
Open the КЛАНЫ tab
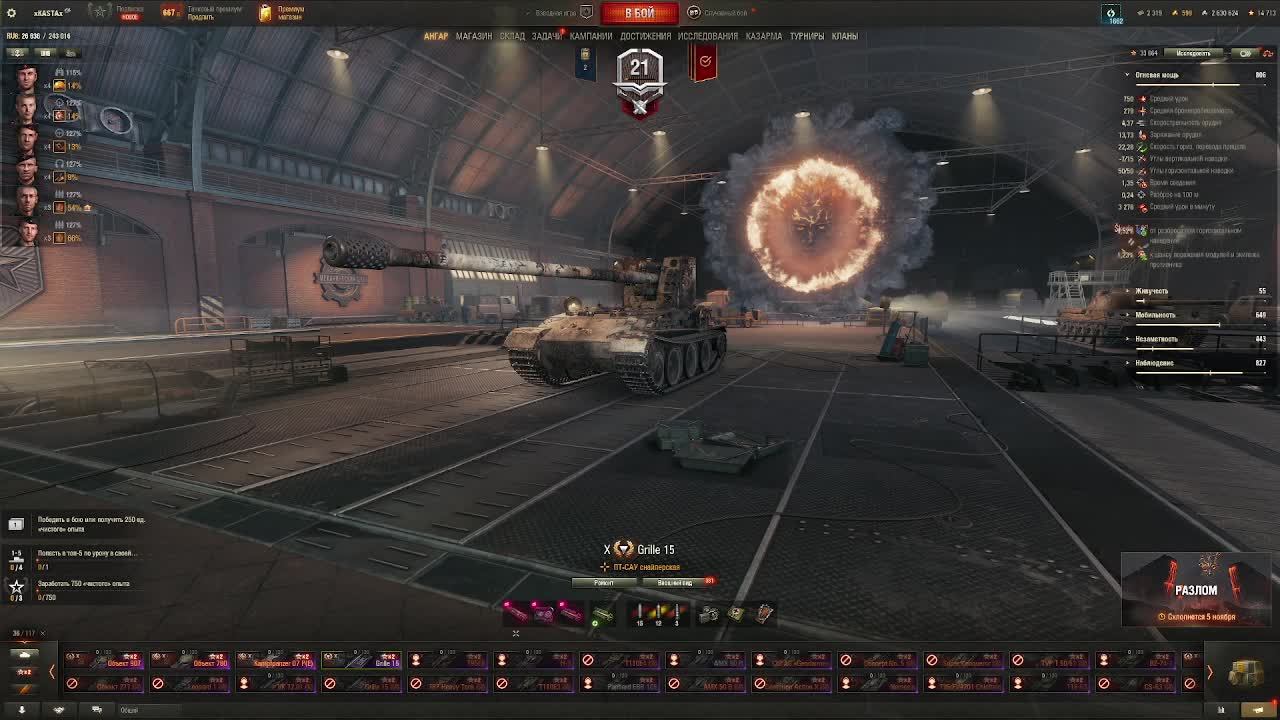pos(845,36)
